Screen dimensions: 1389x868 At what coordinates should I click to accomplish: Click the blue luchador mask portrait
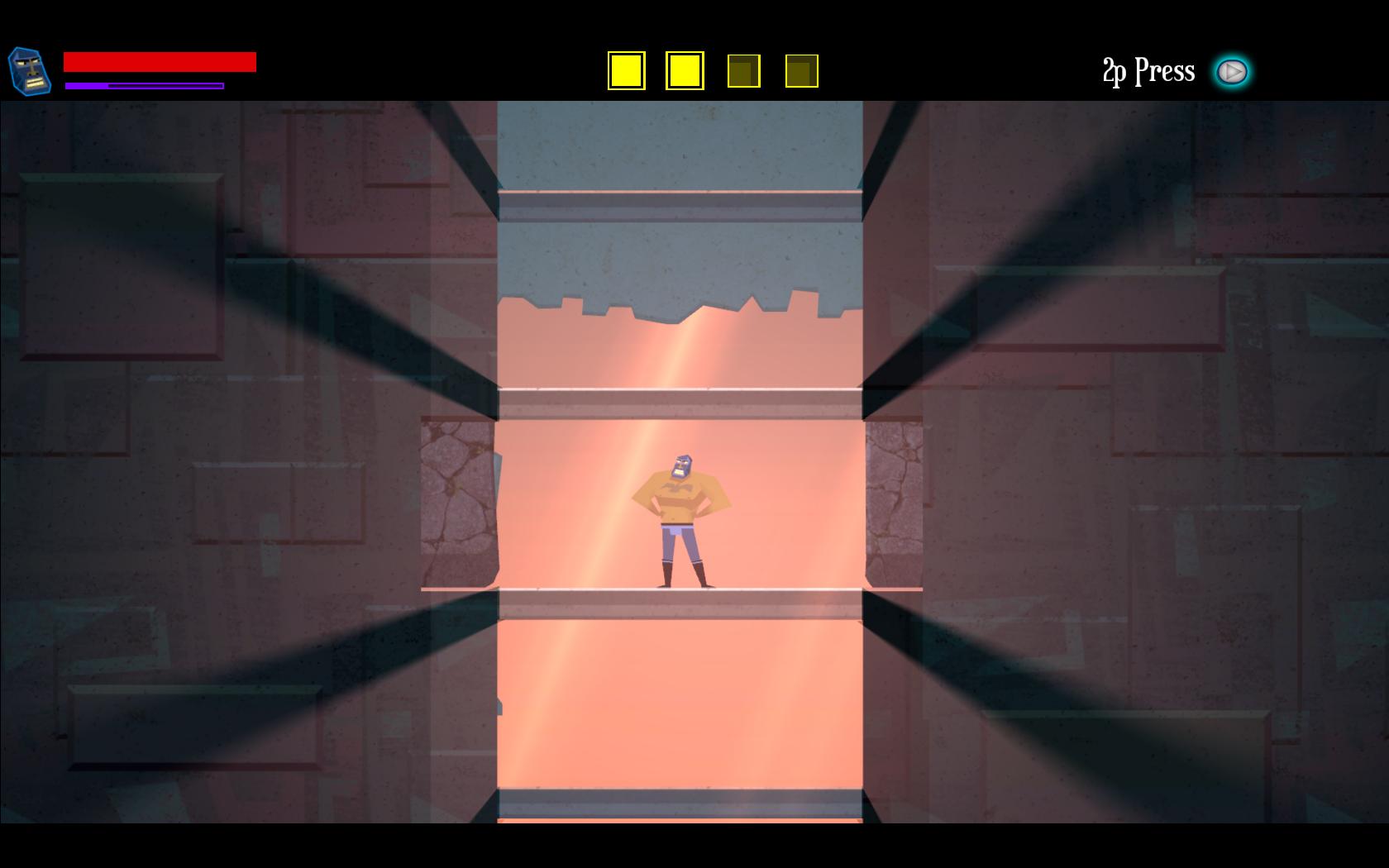pyautogui.click(x=30, y=71)
